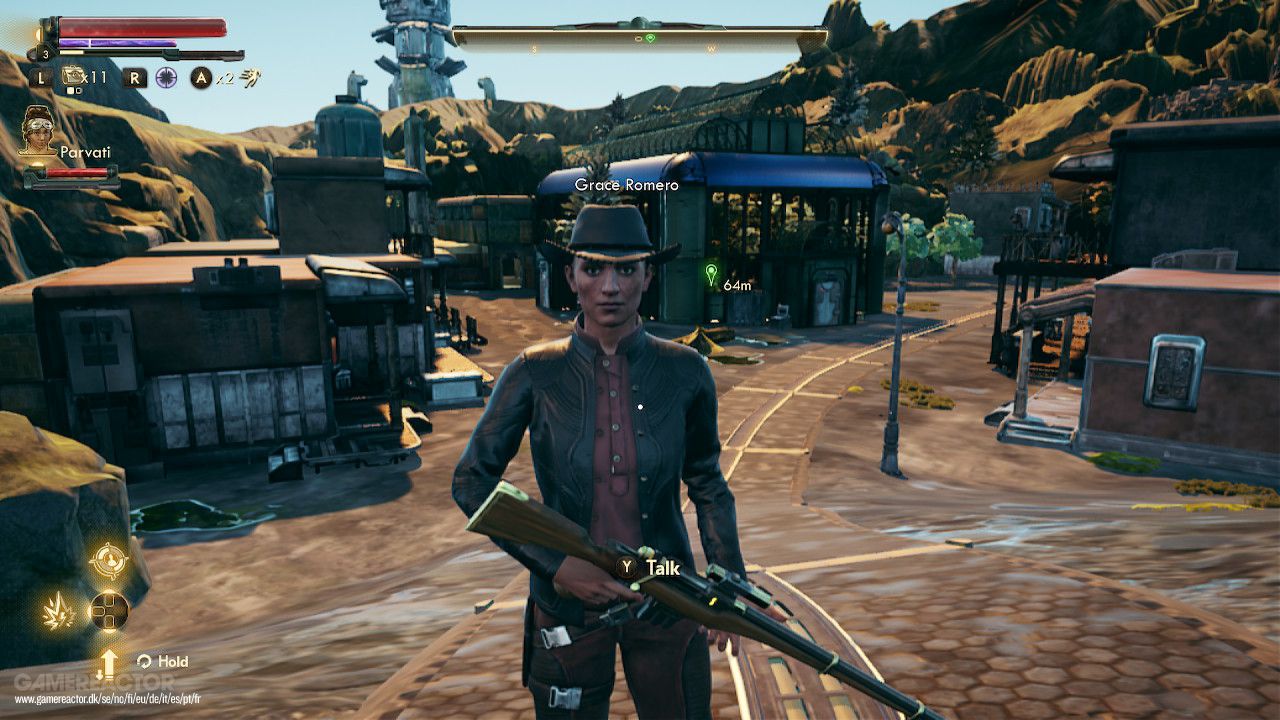This screenshot has height=720, width=1280.
Task: Activate the companion burst attack icon
Action: [59, 610]
